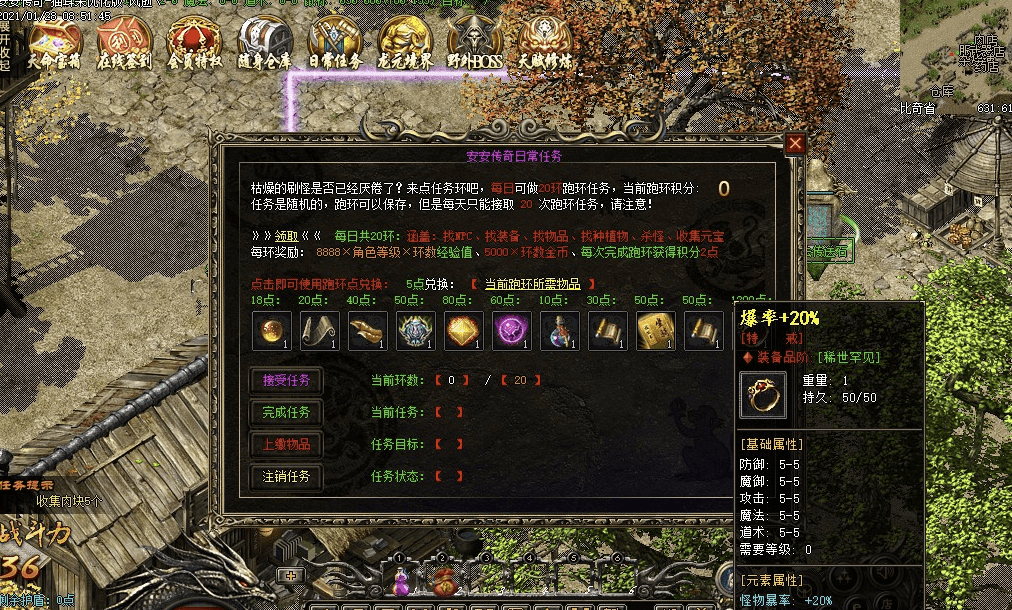Cancel the quest with 注销任务
The image size is (1012, 610).
coord(286,476)
